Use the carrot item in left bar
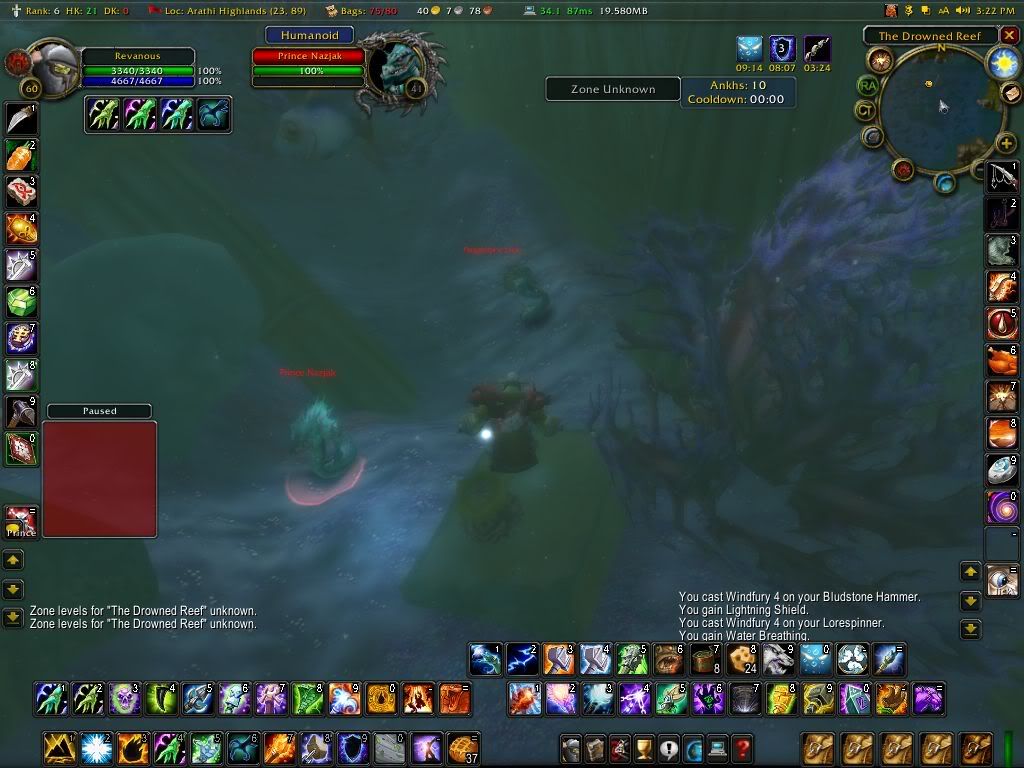Screen dimensions: 1024x768 pos(21,155)
